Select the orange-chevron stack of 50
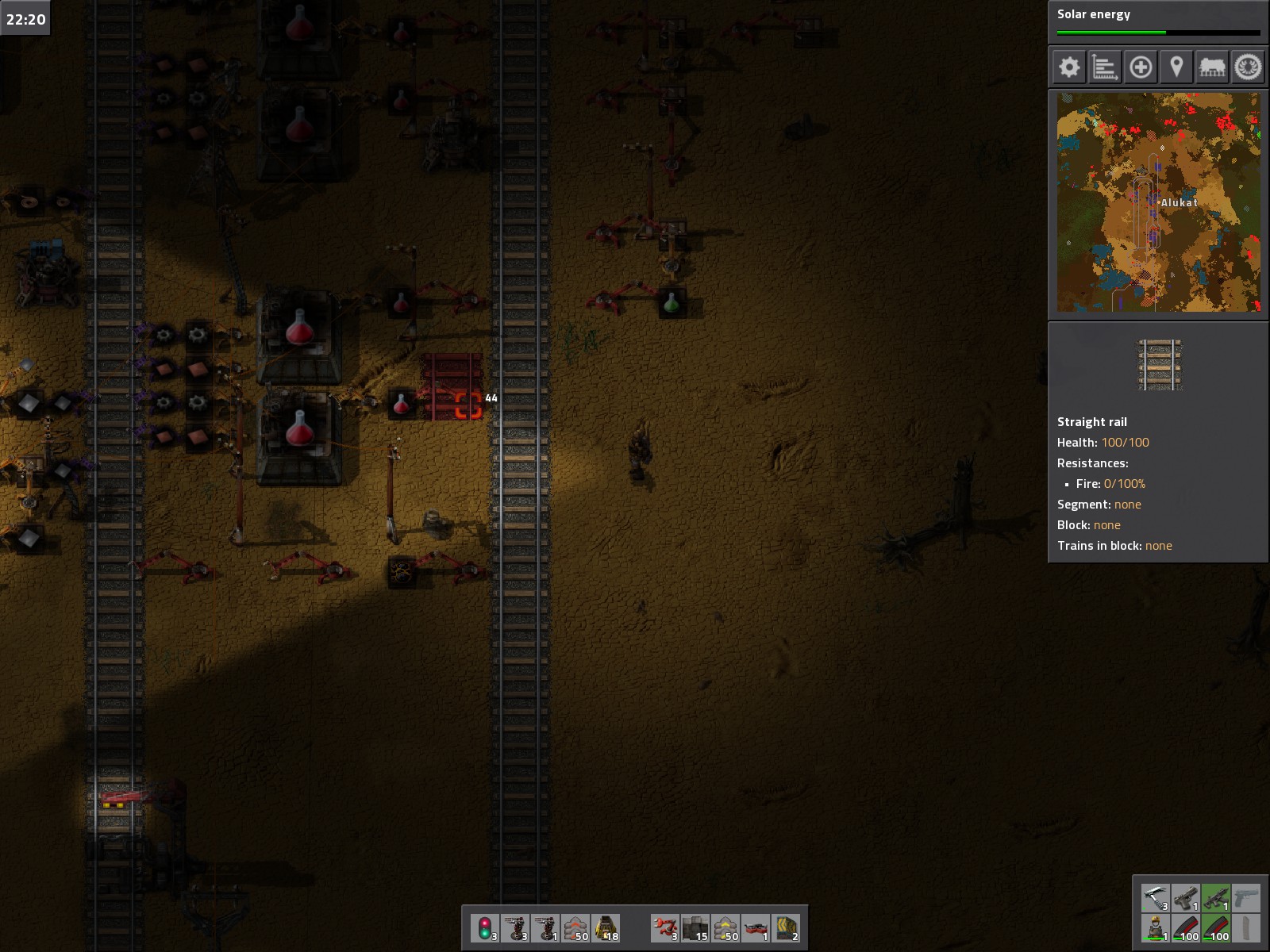This screenshot has height=952, width=1270. tap(575, 927)
